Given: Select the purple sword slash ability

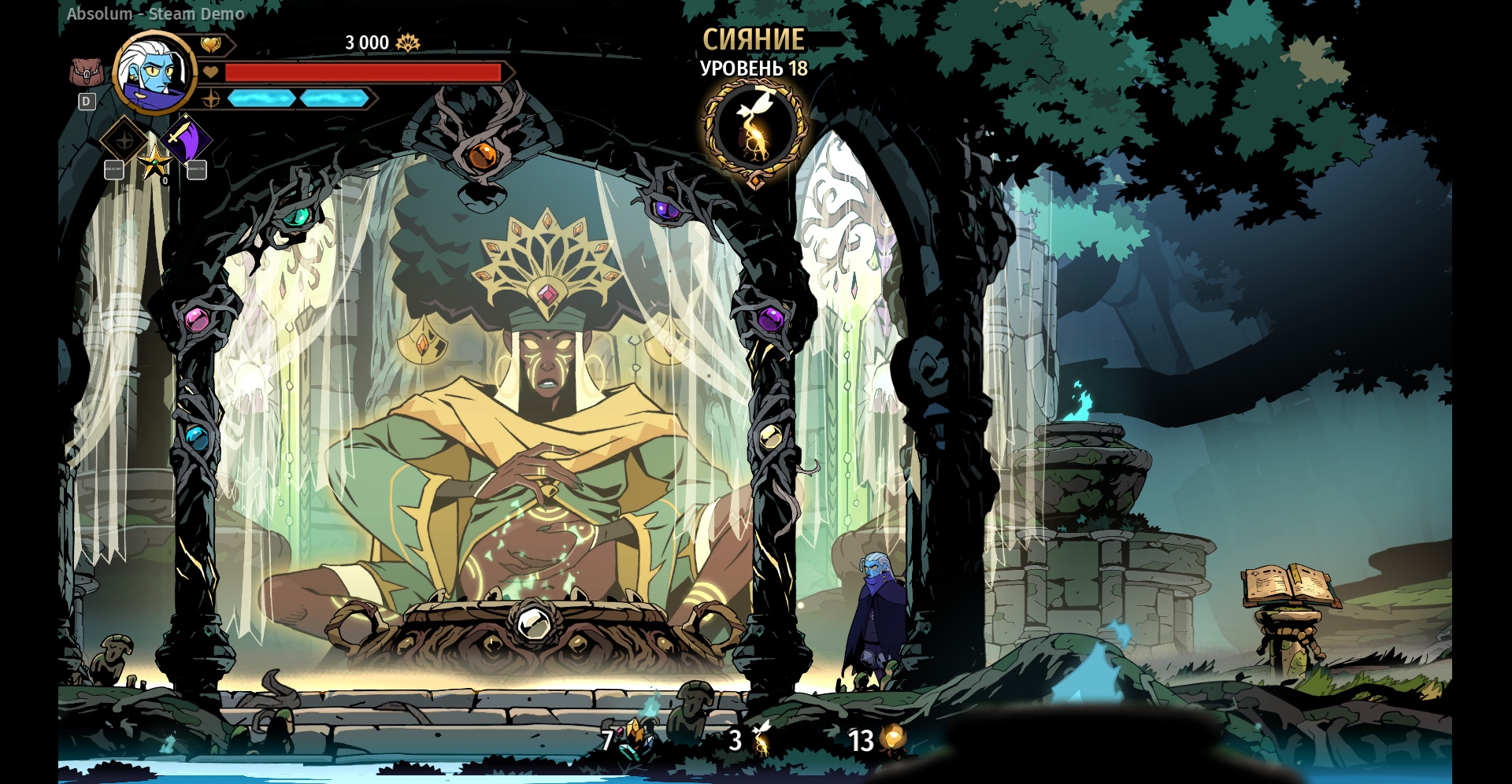Looking at the screenshot, I should 187,140.
